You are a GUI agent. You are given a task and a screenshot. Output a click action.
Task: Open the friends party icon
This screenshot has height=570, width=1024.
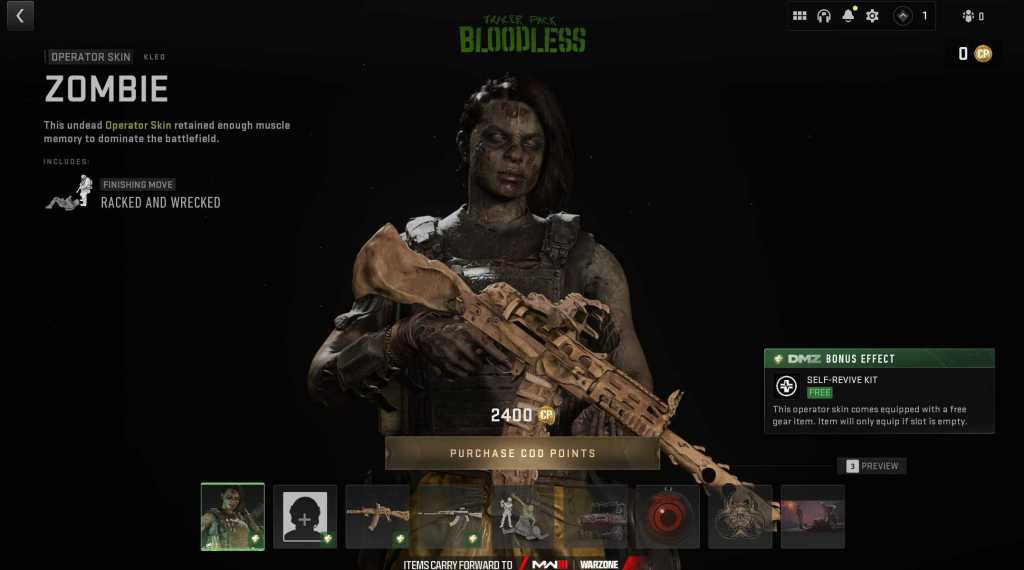(x=968, y=16)
